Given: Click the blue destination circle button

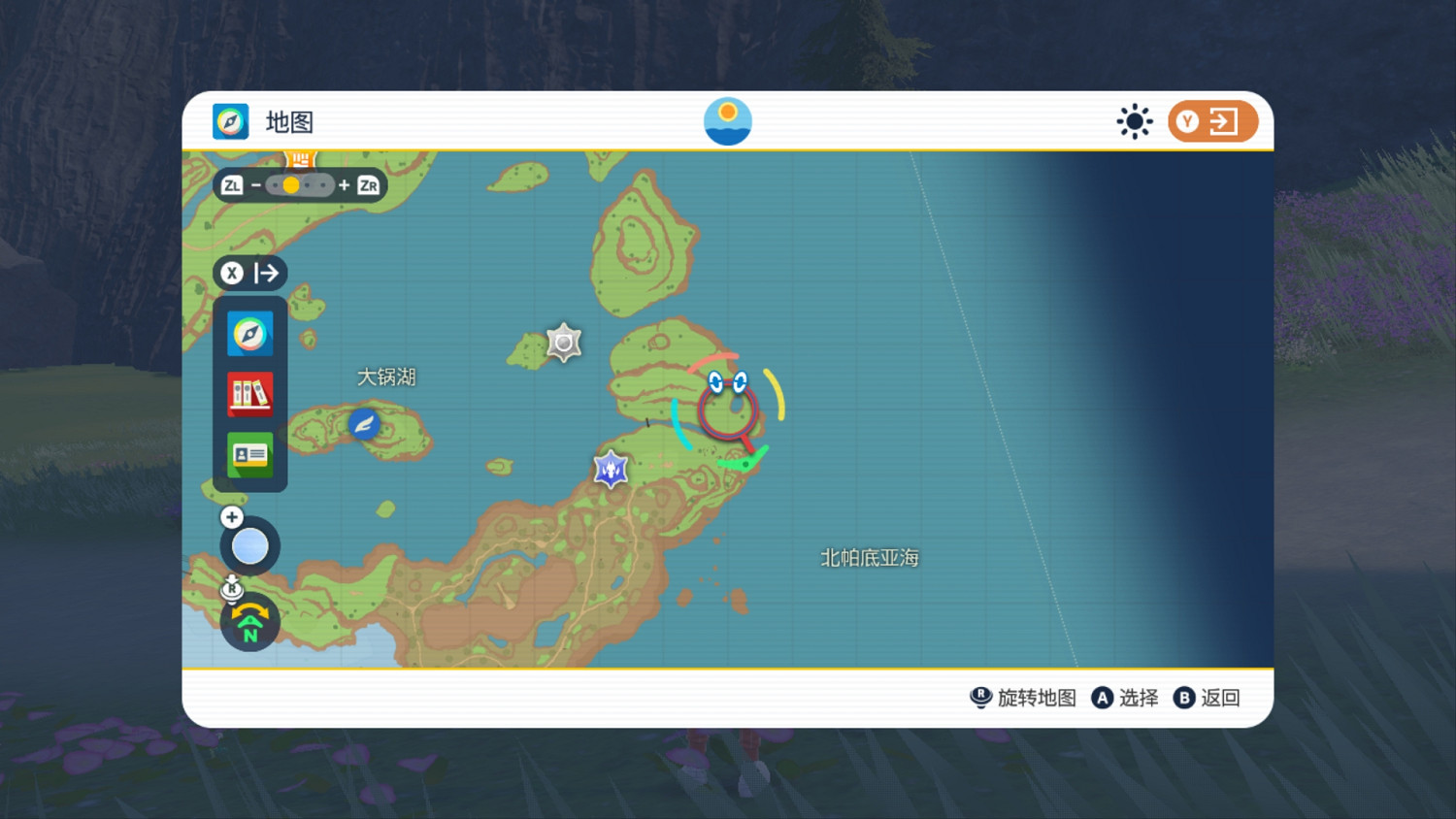Looking at the screenshot, I should [249, 546].
